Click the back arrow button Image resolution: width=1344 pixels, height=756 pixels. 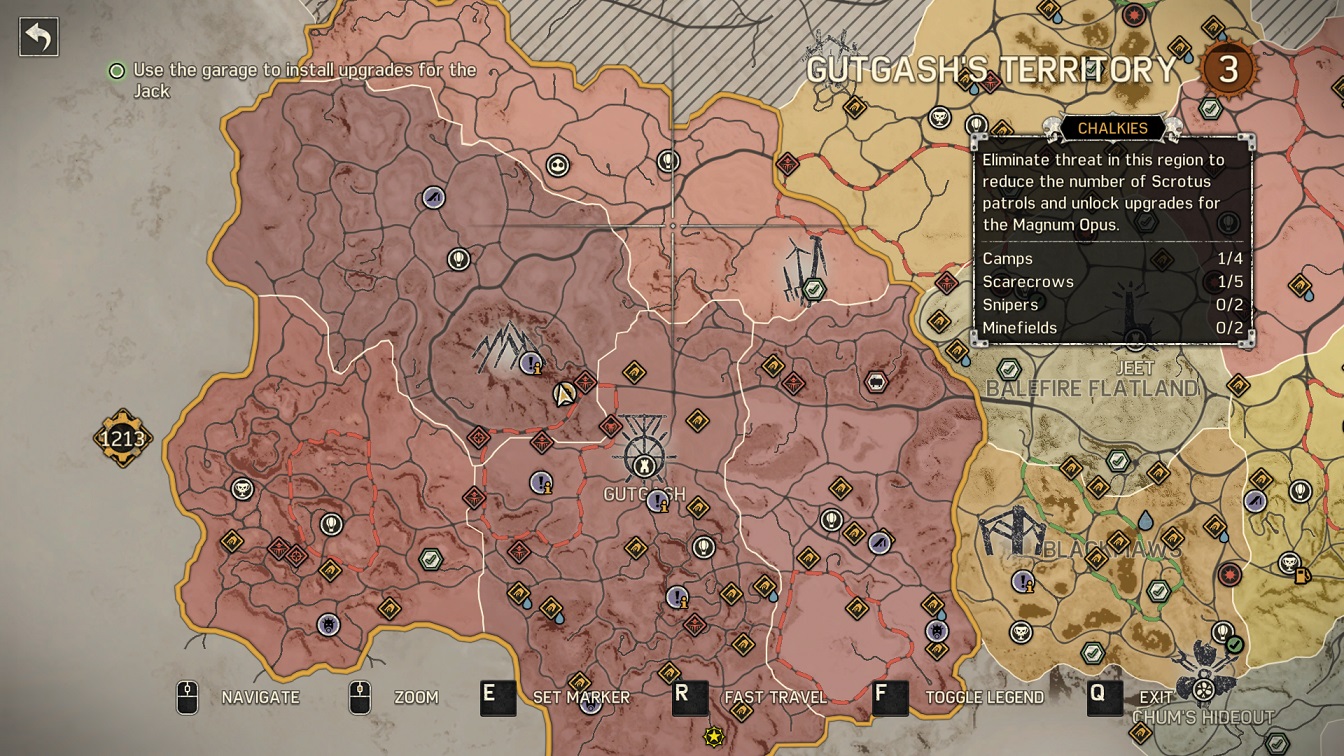point(39,37)
